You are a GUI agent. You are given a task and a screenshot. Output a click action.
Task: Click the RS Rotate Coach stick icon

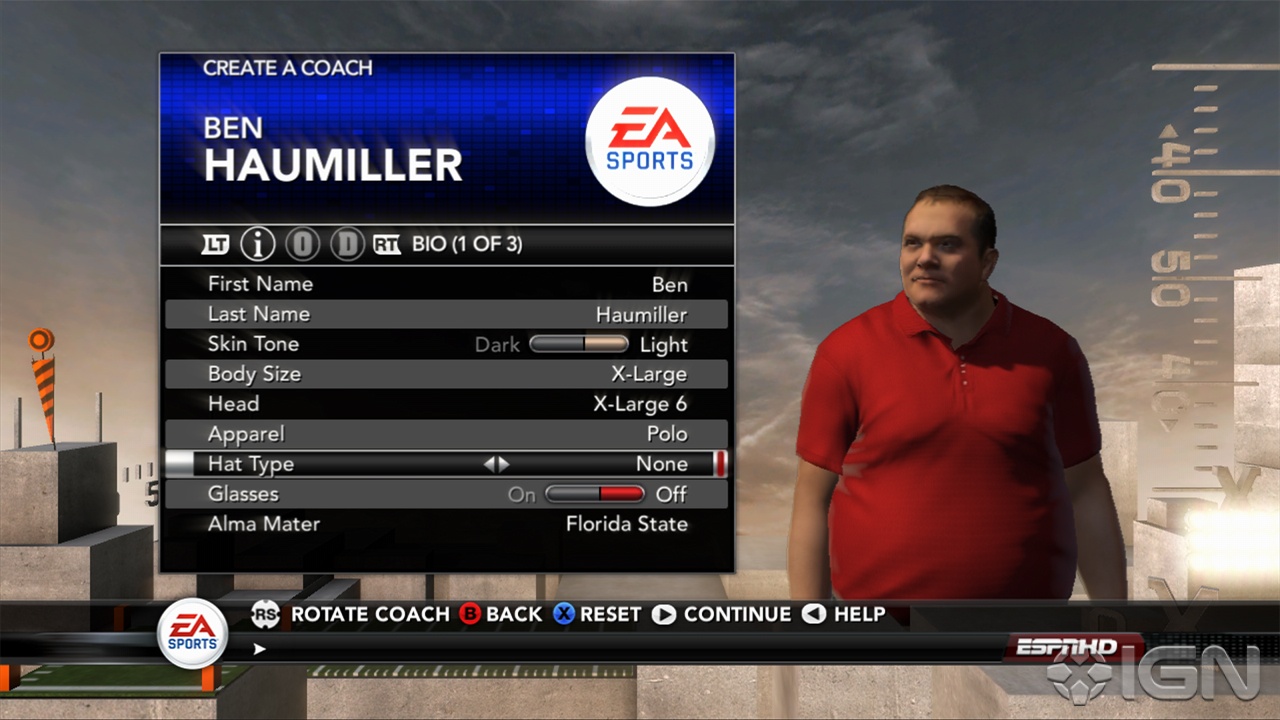click(264, 615)
